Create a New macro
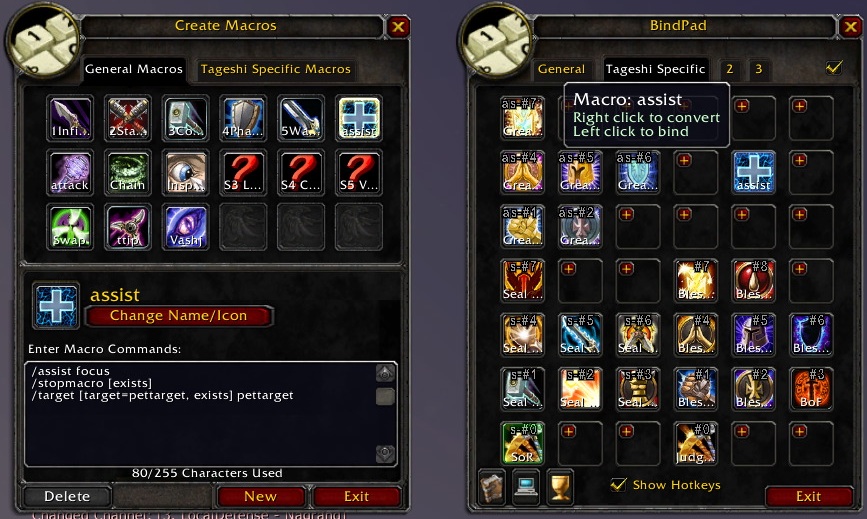Screen dimensions: 867x519 click(x=260, y=496)
